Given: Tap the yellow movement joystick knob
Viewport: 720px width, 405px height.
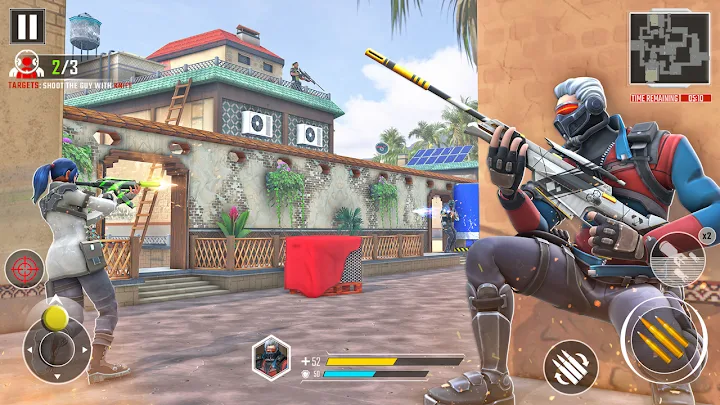Looking at the screenshot, I should [x=56, y=317].
